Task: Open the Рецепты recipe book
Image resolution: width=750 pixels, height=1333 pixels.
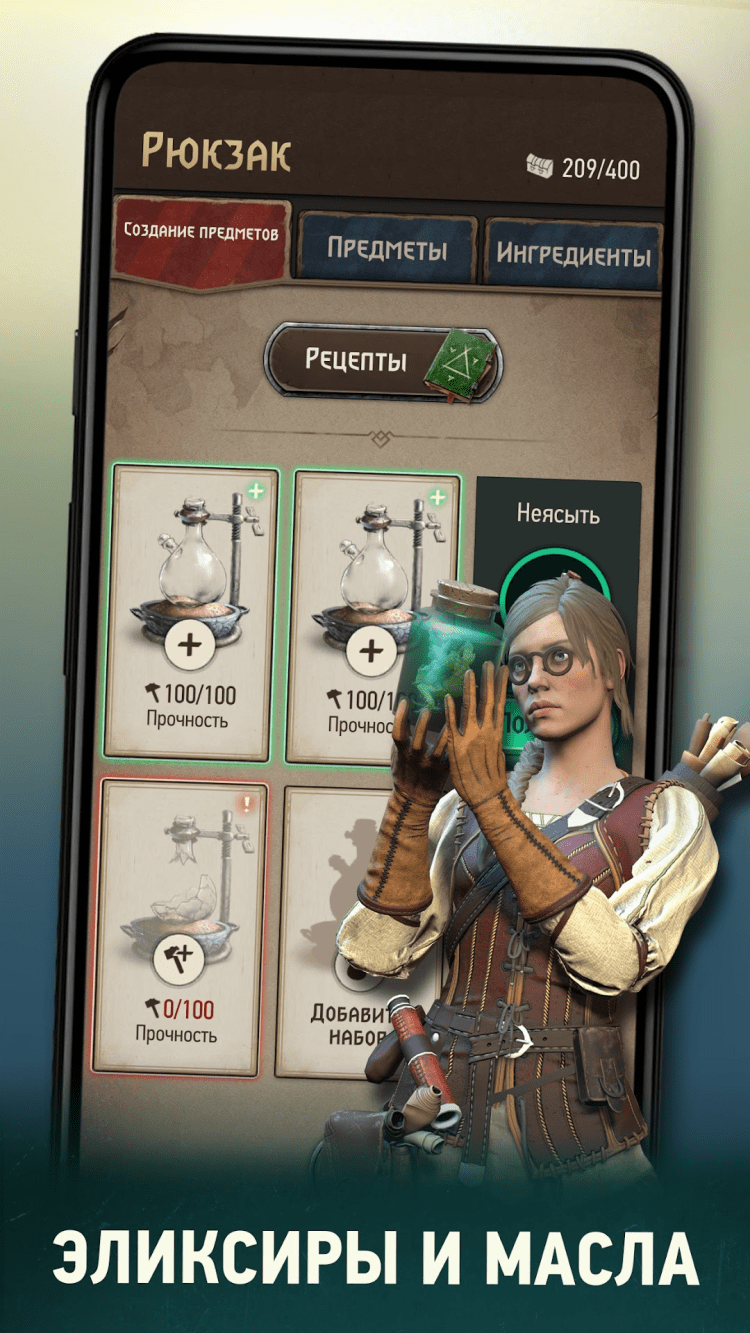Action: point(383,361)
